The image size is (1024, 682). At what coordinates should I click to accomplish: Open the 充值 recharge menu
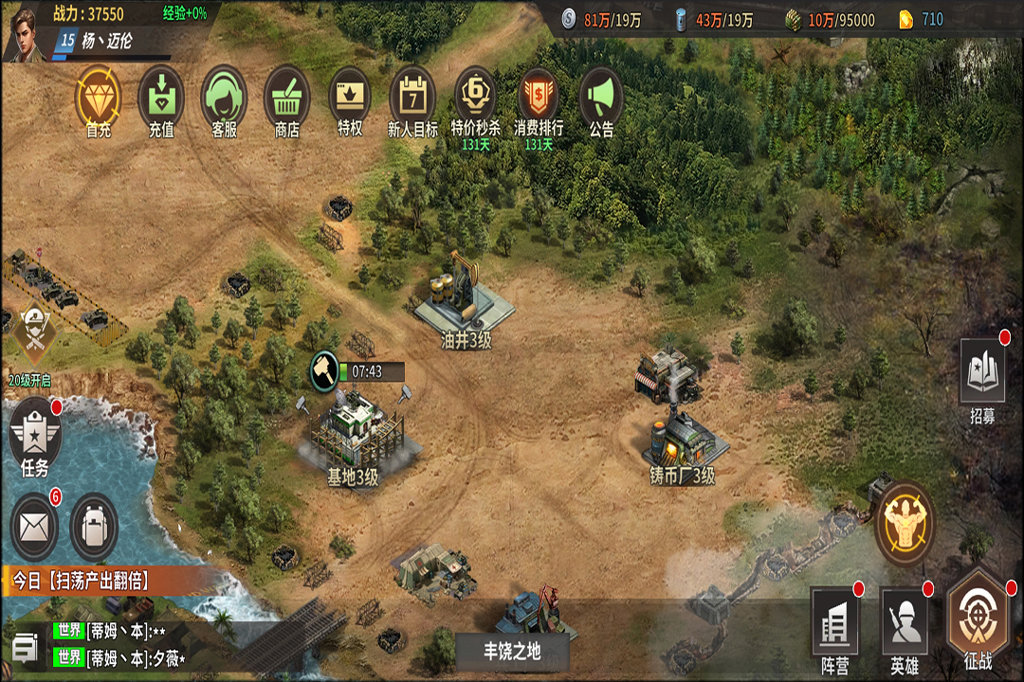click(161, 97)
